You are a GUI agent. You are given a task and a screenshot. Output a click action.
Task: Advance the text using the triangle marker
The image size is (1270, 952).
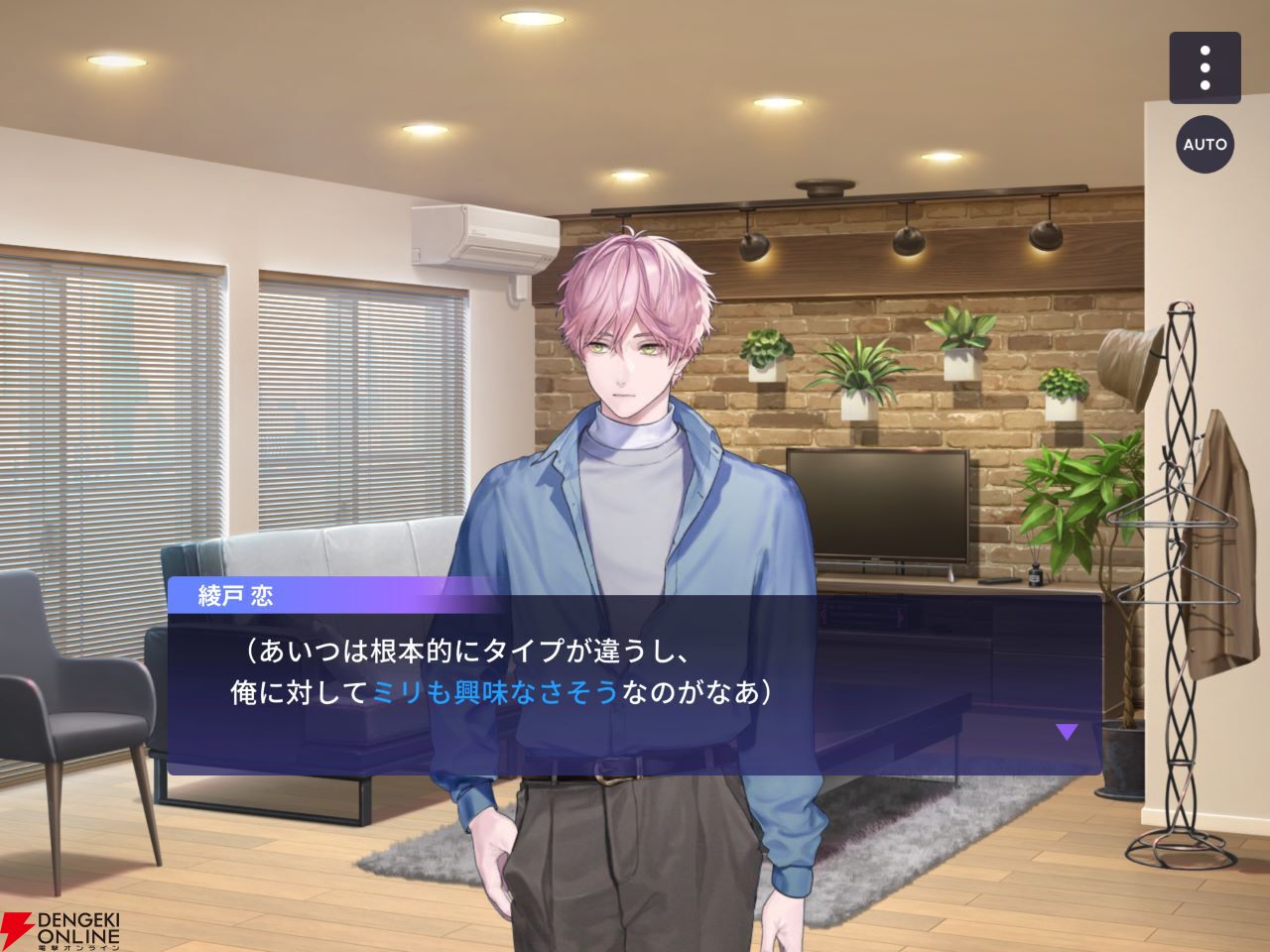tap(1067, 733)
